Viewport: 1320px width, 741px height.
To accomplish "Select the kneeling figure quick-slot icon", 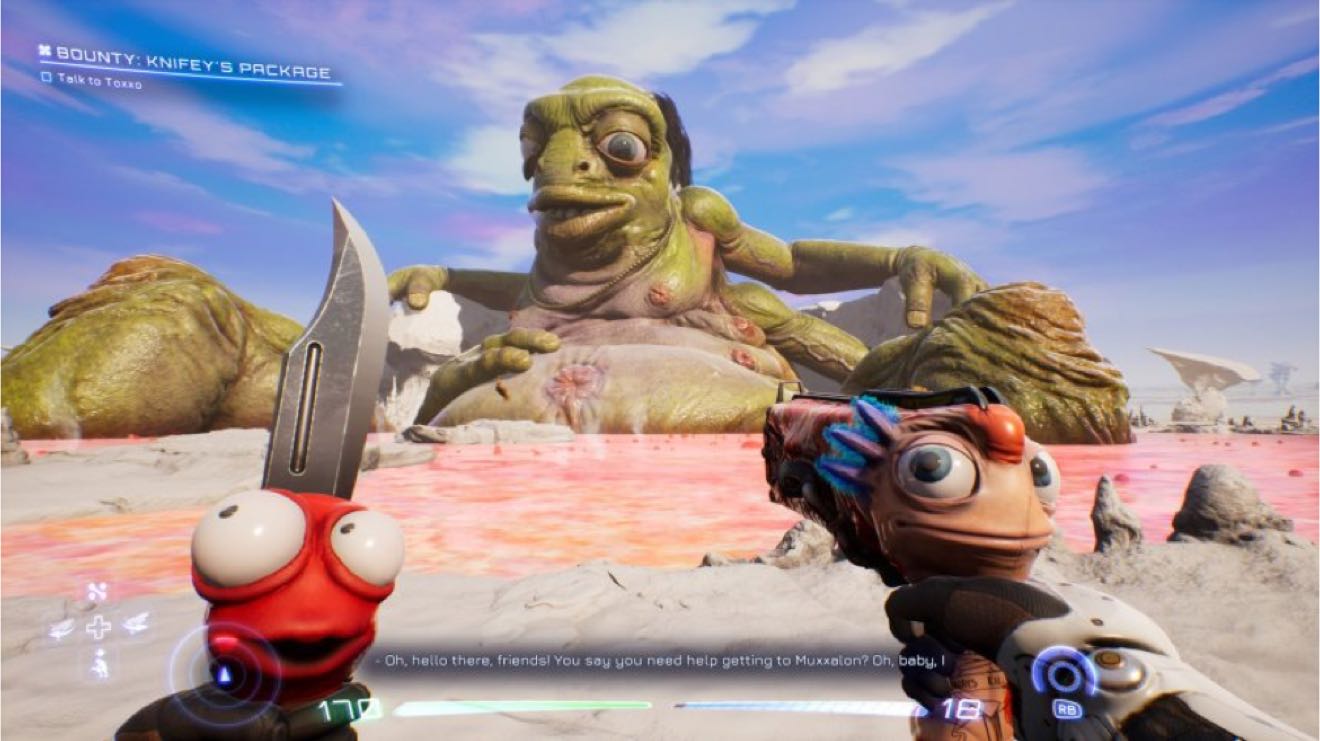I will 99,662.
